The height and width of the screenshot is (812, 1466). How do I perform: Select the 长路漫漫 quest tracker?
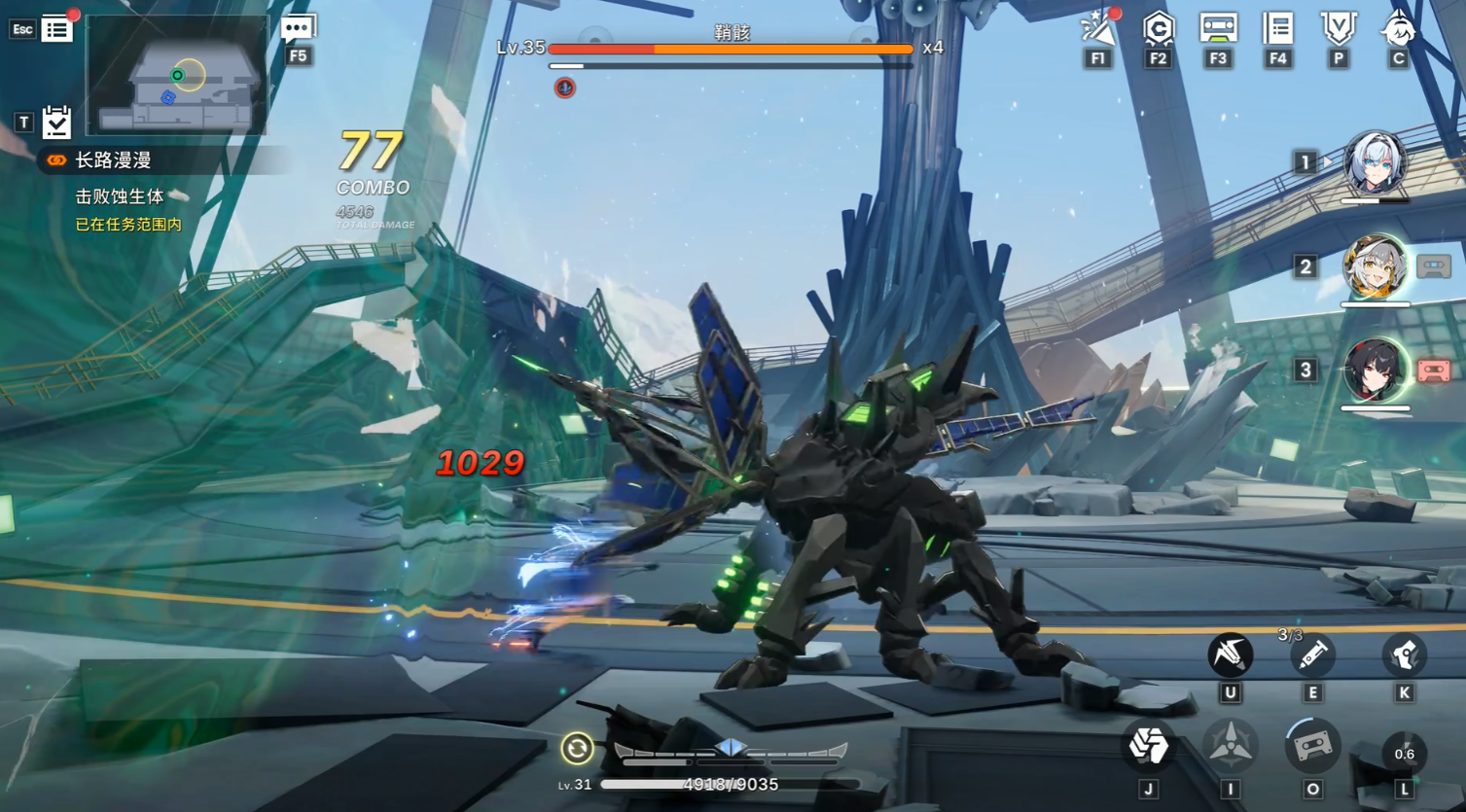(x=113, y=160)
